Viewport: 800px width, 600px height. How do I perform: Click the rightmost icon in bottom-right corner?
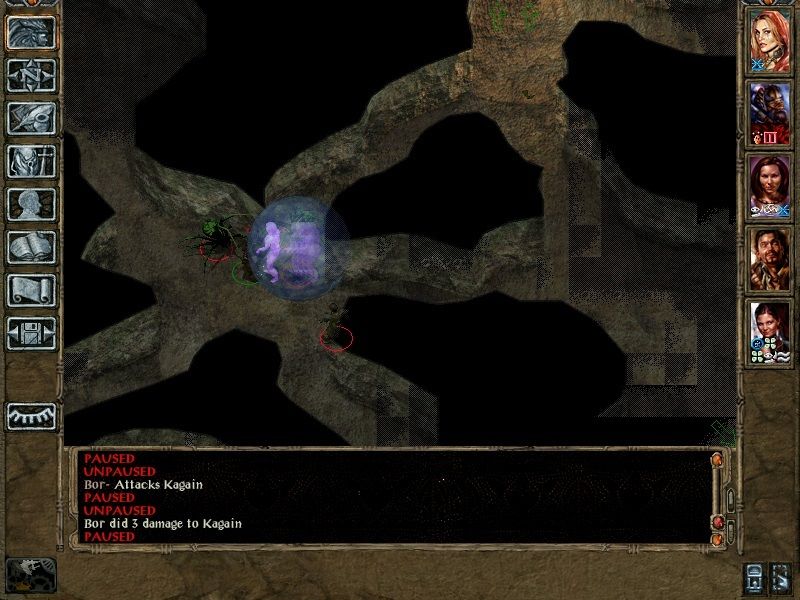[x=781, y=577]
